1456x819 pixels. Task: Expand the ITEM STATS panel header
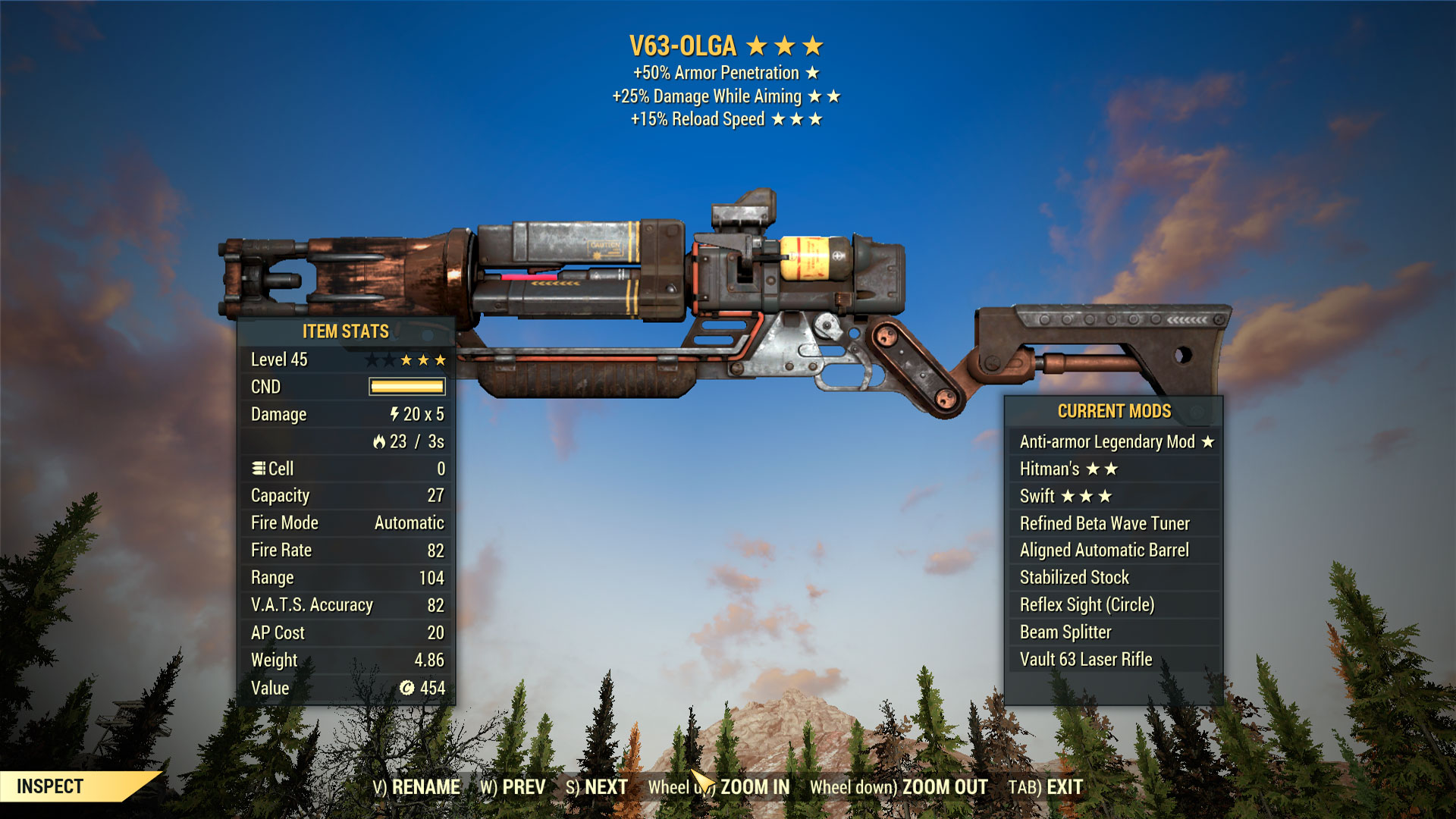[x=344, y=331]
